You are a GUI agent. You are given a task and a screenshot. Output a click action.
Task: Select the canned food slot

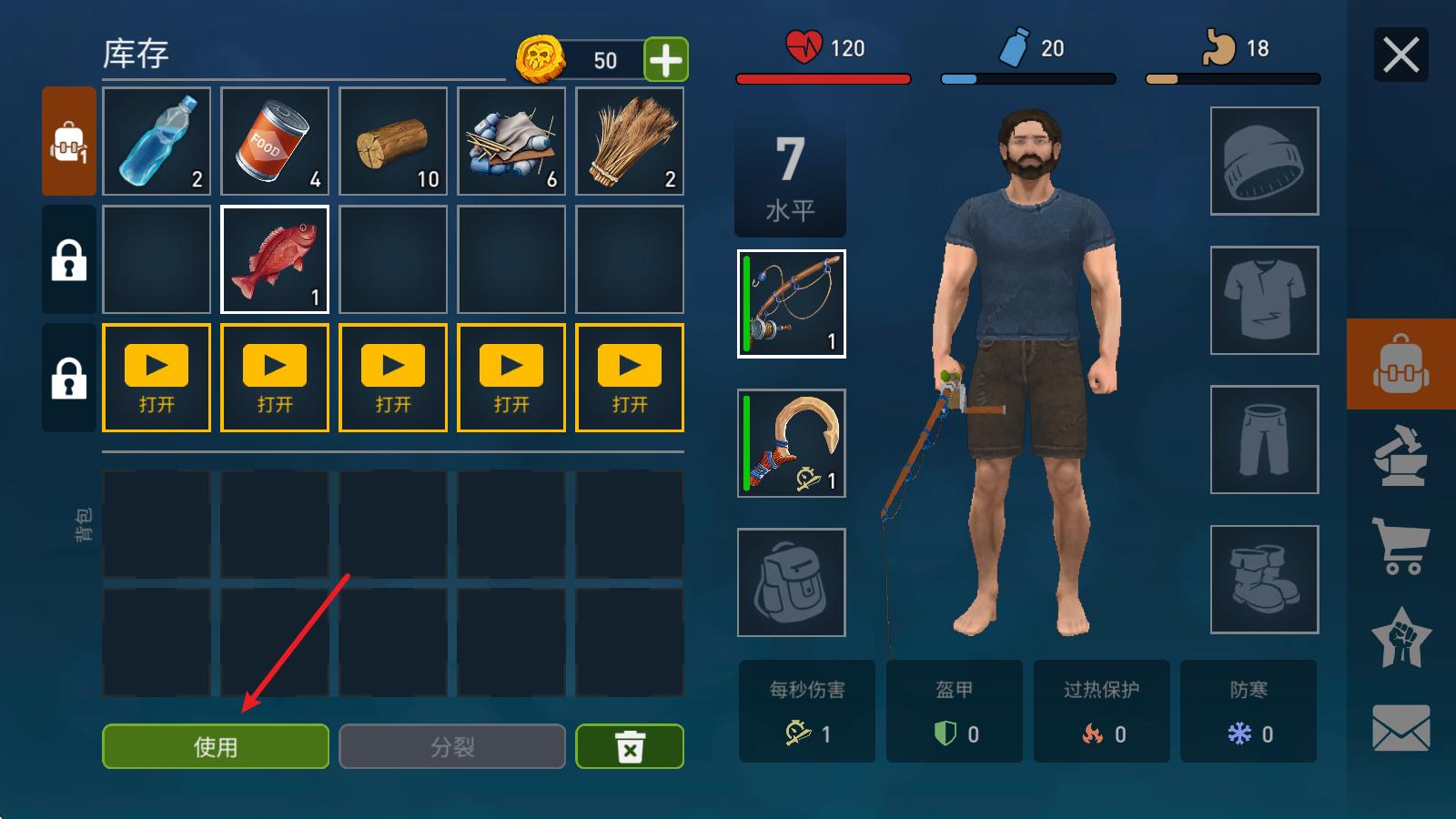(x=275, y=141)
